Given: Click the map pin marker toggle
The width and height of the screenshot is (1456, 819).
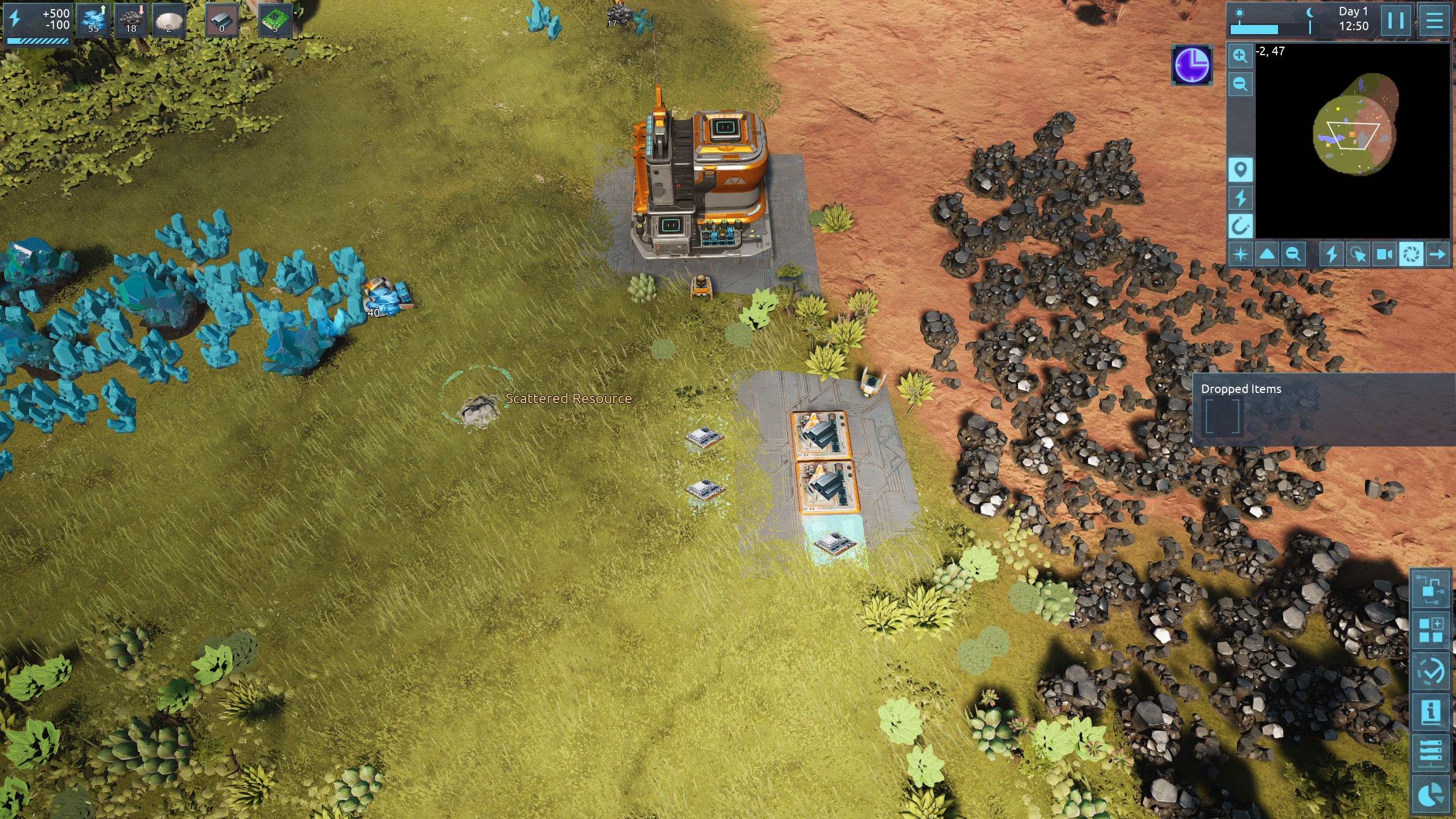Looking at the screenshot, I should (x=1240, y=169).
